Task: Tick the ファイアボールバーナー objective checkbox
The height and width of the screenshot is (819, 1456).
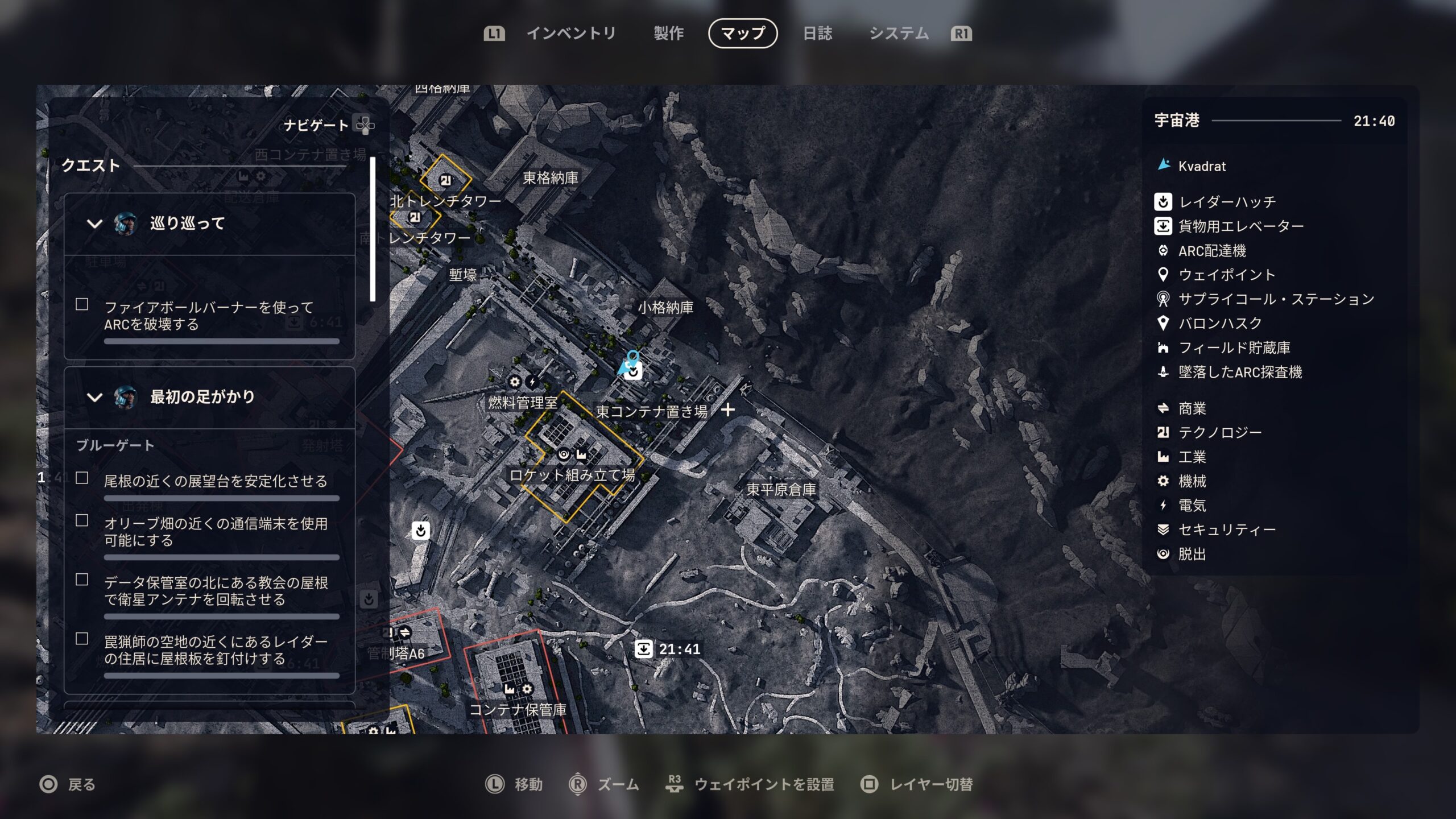Action: (82, 305)
